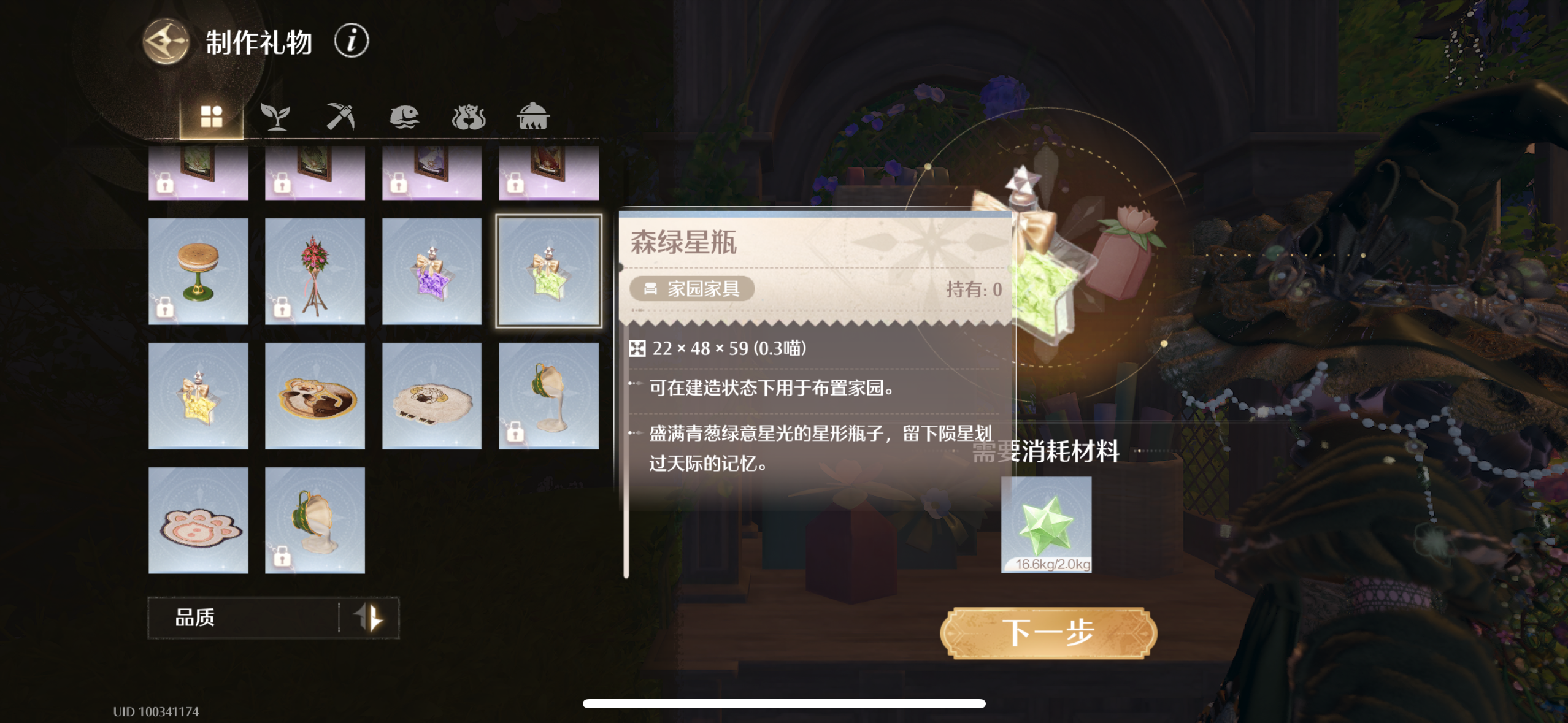Viewport: 1568px width, 723px height.
Task: Open the cooking pot category icon
Action: point(536,117)
